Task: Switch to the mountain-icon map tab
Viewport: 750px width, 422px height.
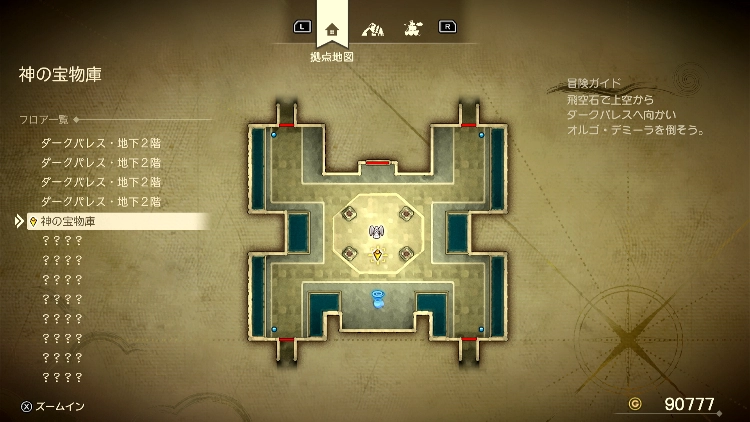Action: click(373, 28)
